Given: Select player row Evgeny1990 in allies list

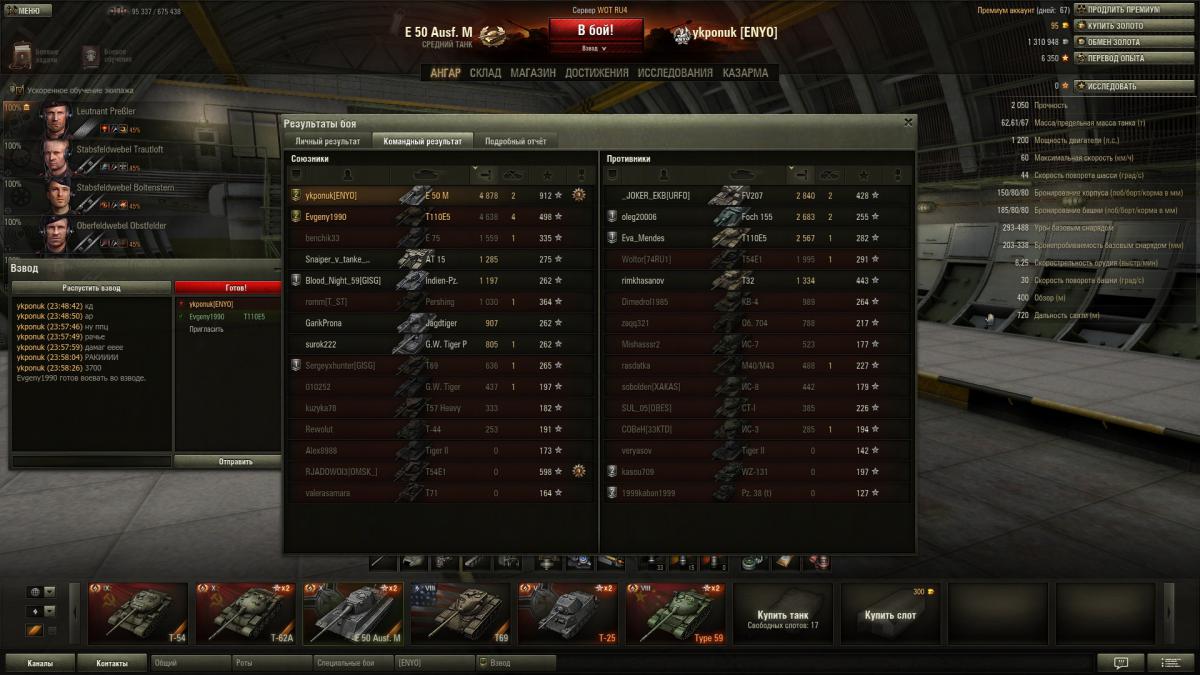Looking at the screenshot, I should tap(440, 217).
